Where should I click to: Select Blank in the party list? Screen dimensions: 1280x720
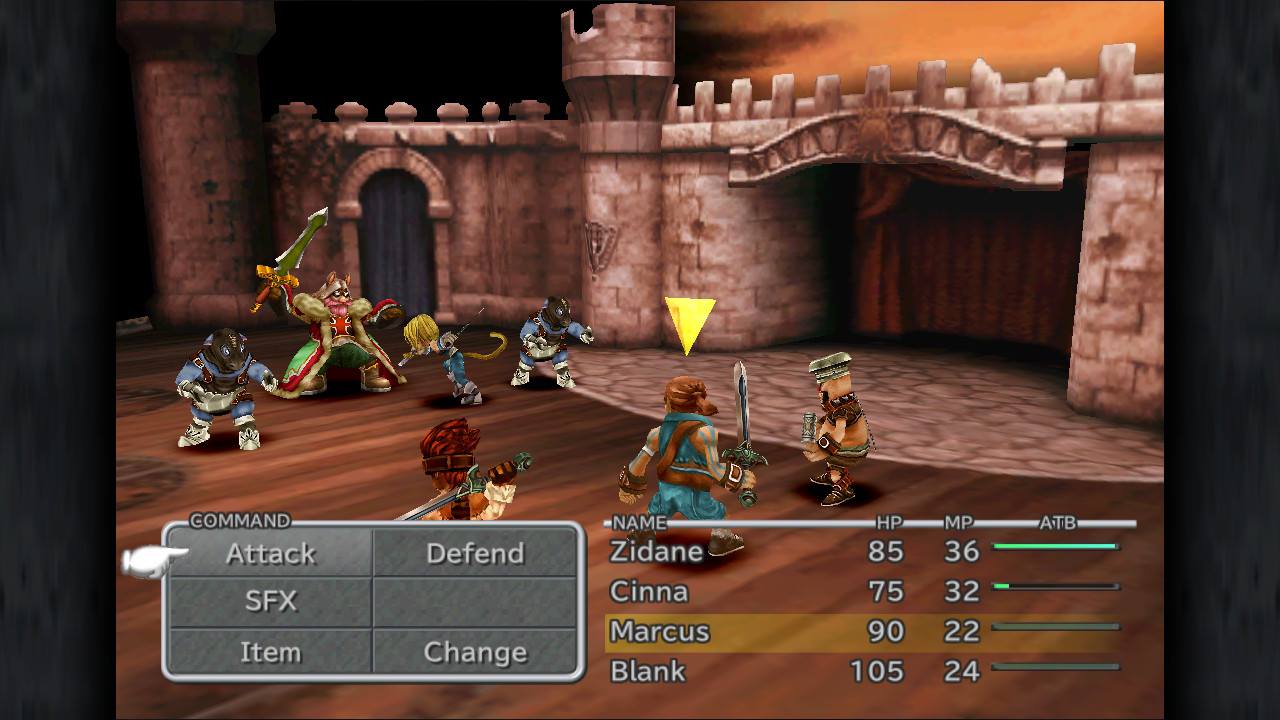648,671
